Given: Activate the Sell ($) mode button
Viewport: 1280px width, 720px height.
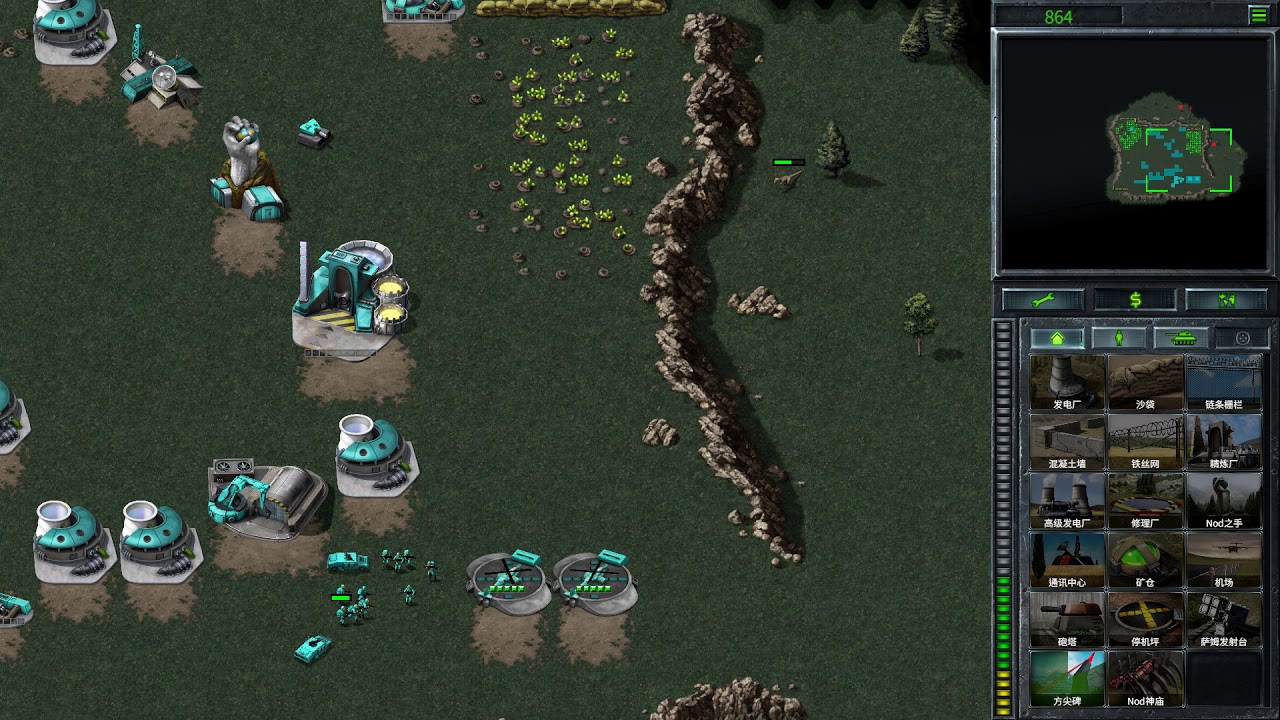Looking at the screenshot, I should coord(1135,299).
